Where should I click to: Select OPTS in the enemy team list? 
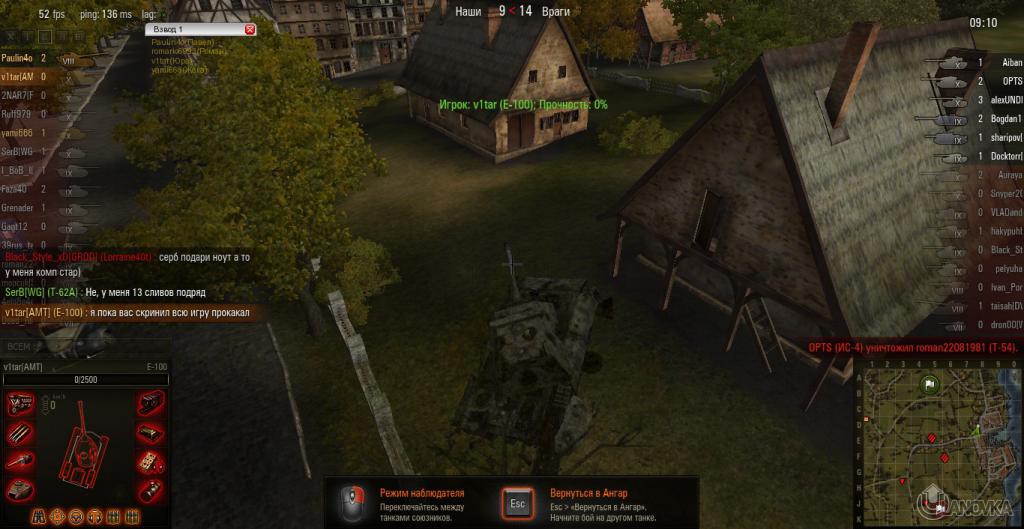[x=1012, y=81]
